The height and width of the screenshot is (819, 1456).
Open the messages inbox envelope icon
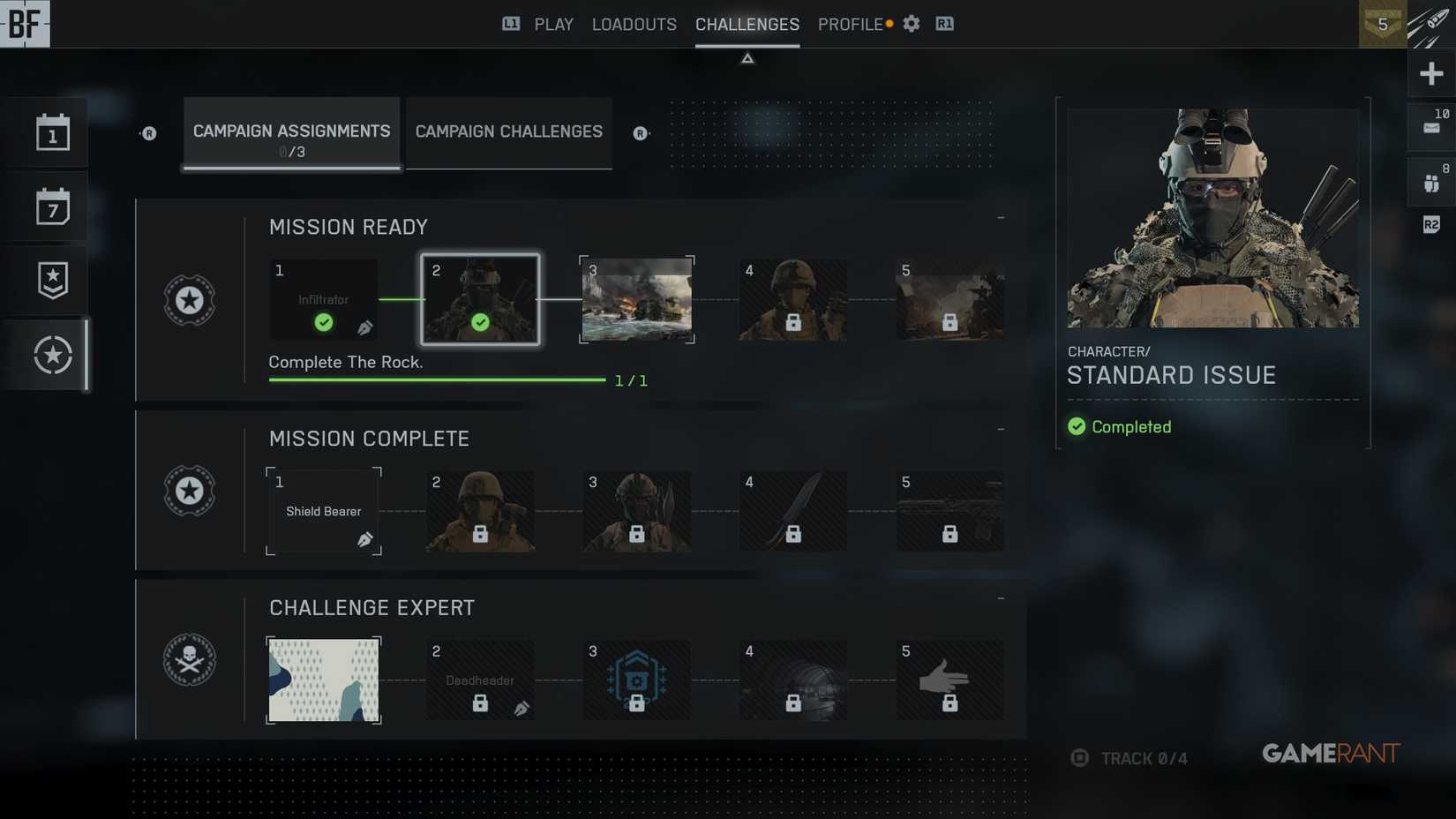tap(1431, 126)
